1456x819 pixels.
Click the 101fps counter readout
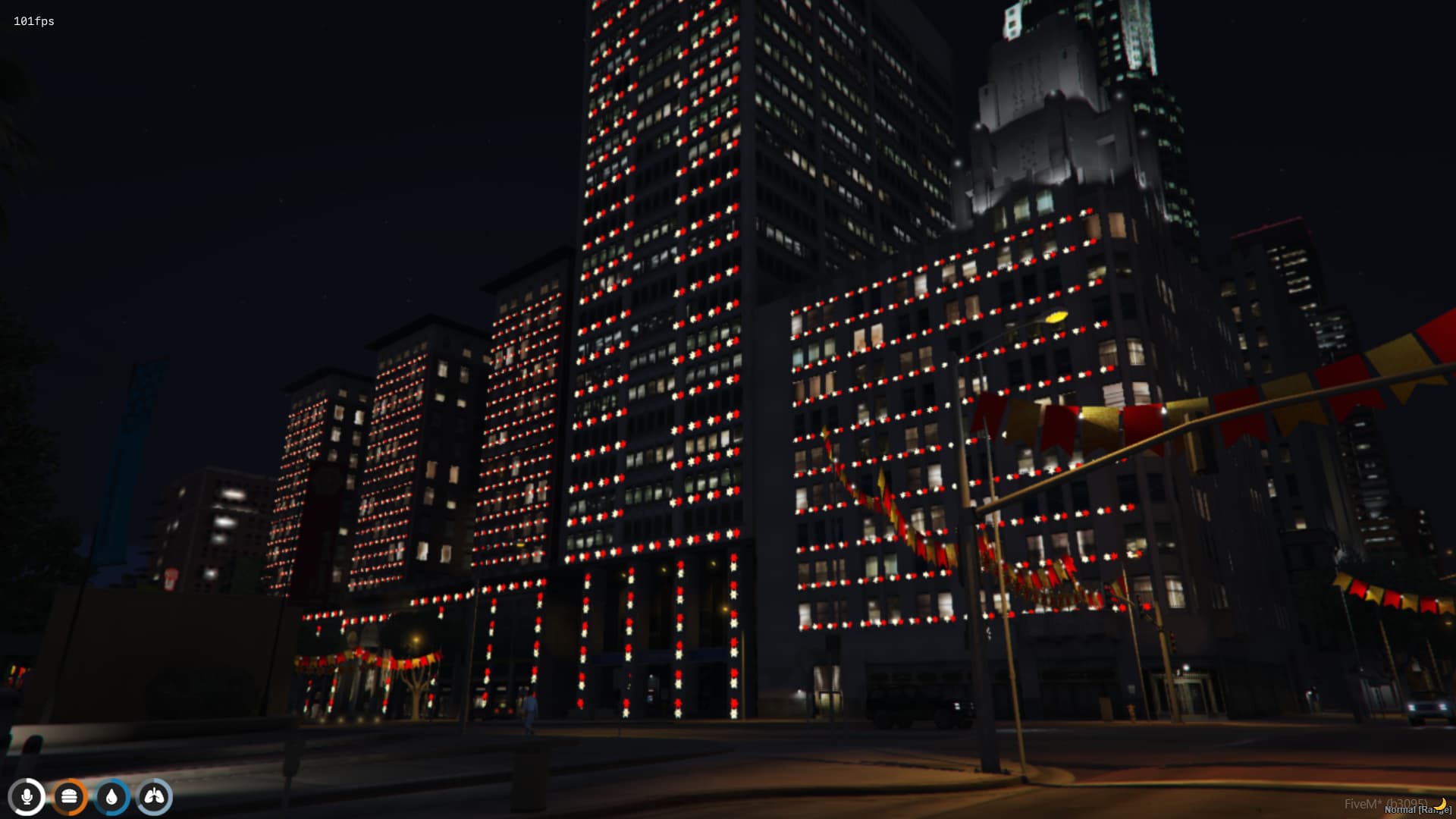point(32,22)
